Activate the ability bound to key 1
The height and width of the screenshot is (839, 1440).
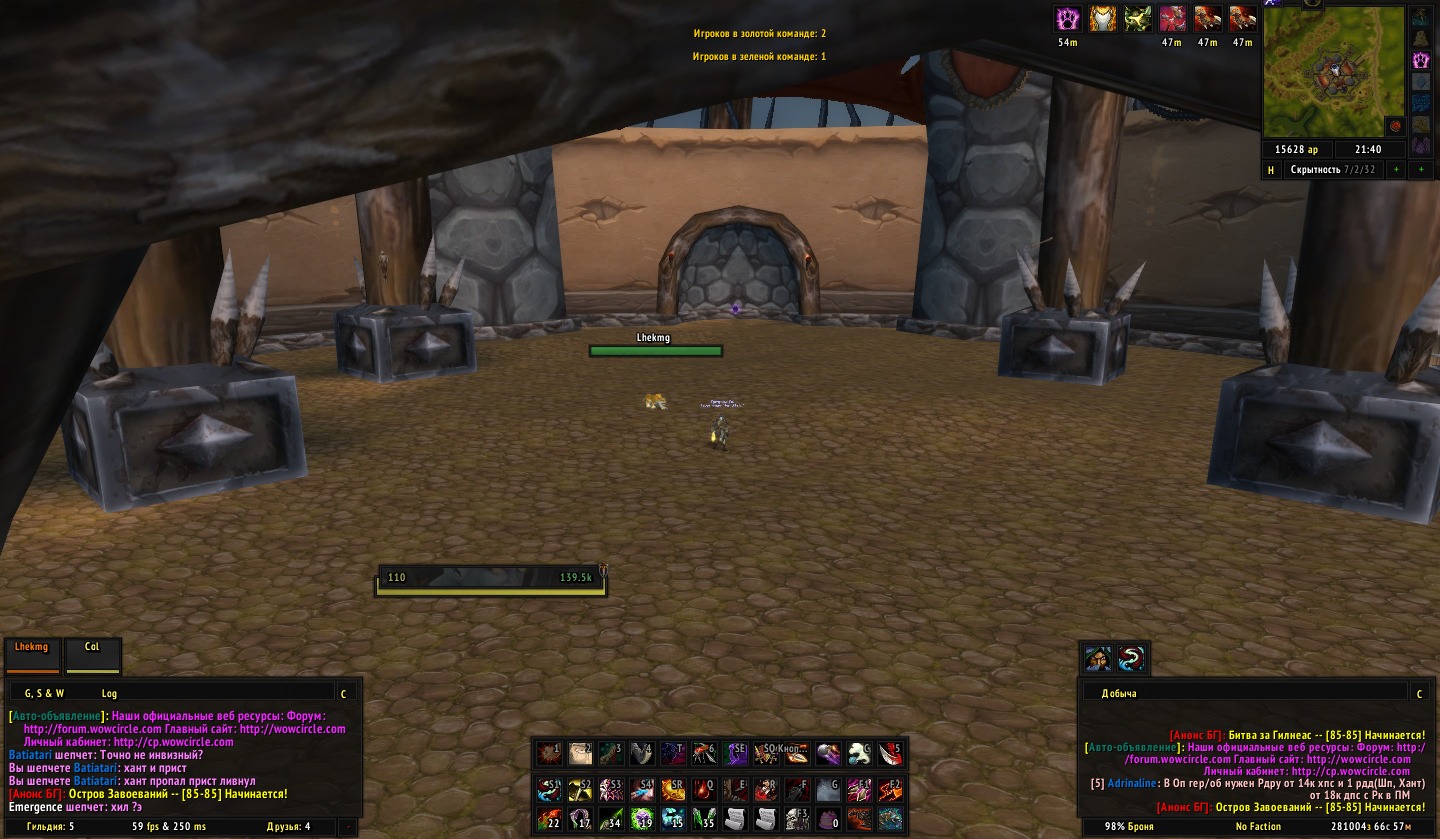click(x=549, y=754)
